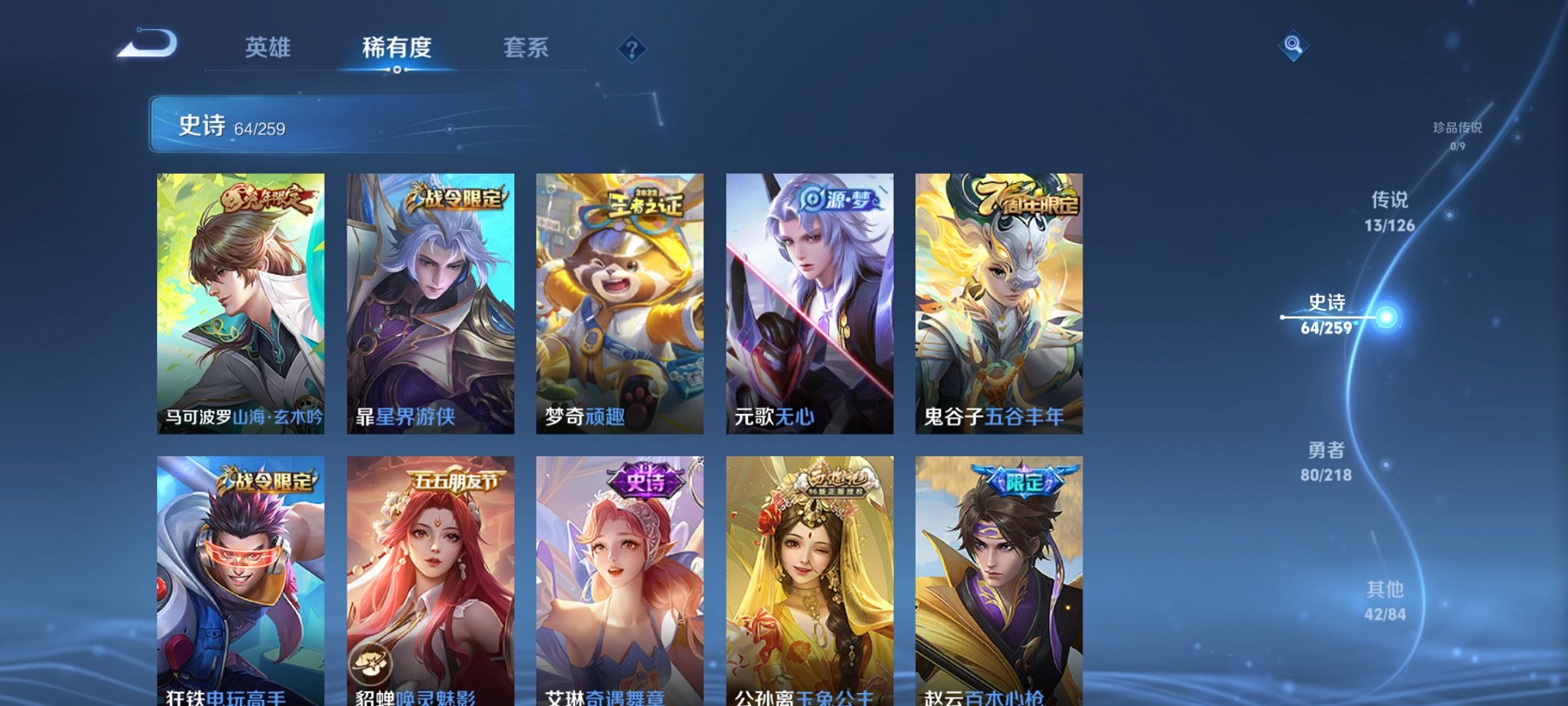The width and height of the screenshot is (1568, 706).
Task: Switch to the 英雄 tab
Action: coord(267,48)
